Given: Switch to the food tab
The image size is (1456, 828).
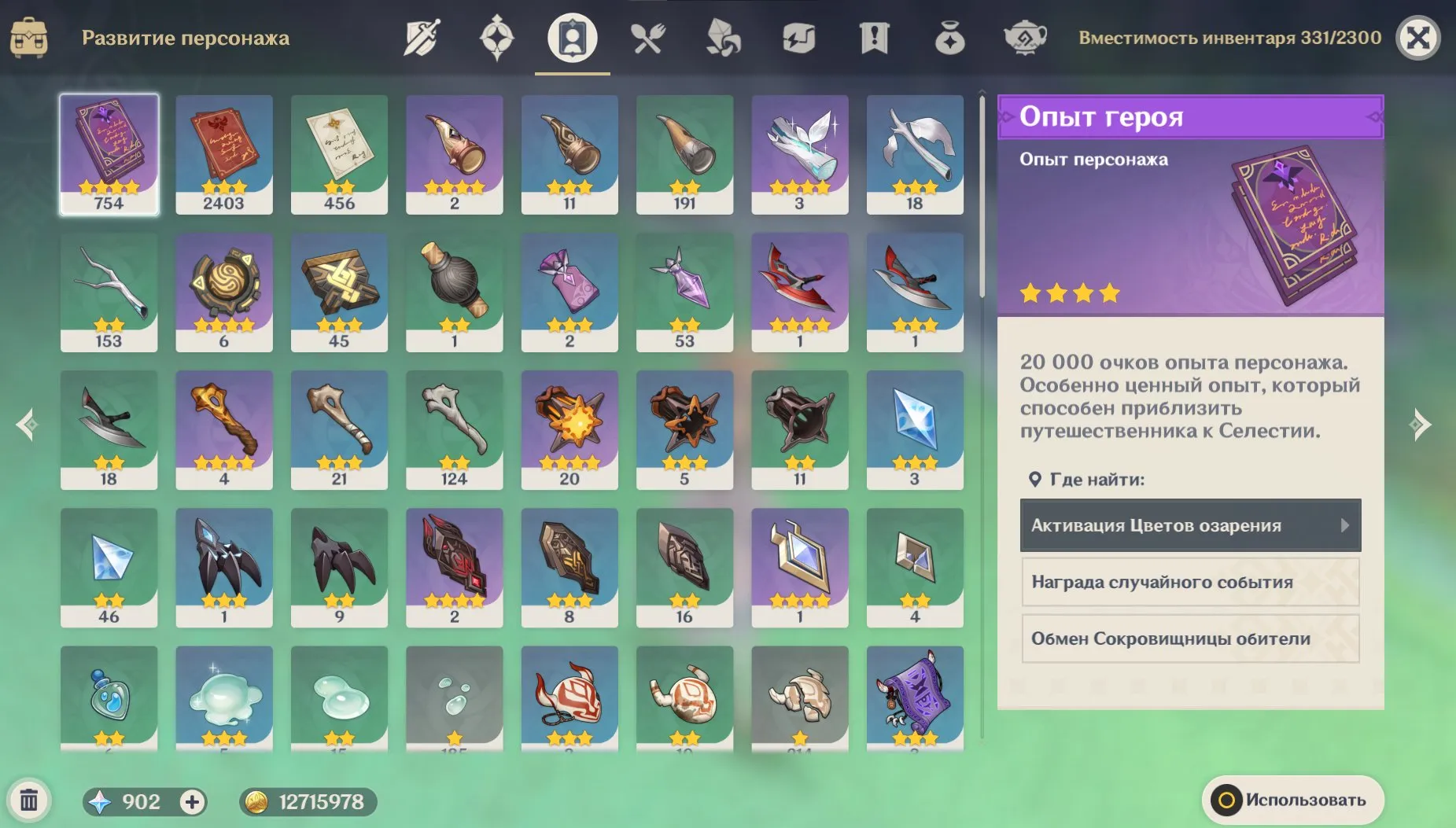Looking at the screenshot, I should tap(648, 38).
